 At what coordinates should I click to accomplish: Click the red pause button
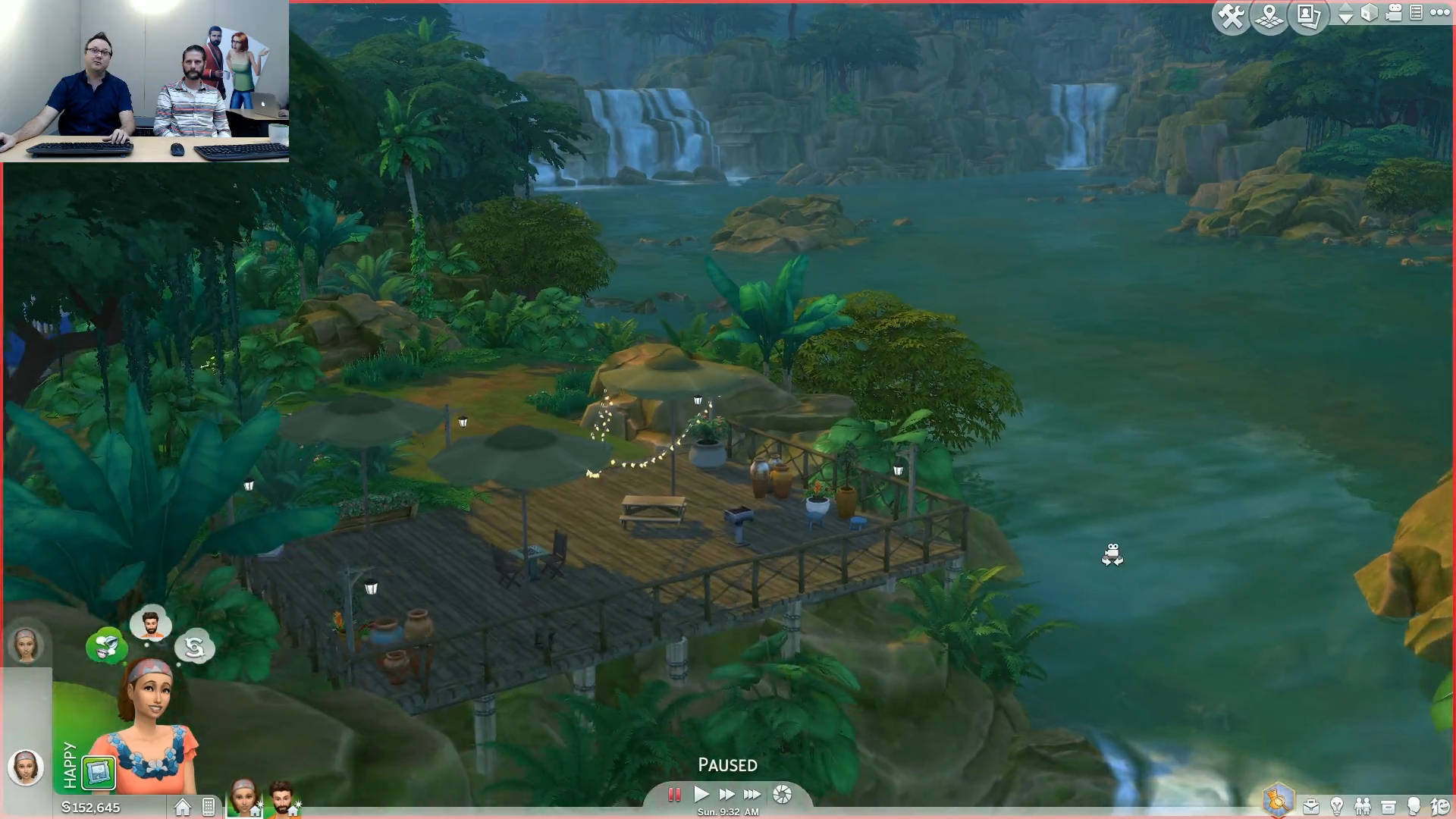click(x=673, y=795)
